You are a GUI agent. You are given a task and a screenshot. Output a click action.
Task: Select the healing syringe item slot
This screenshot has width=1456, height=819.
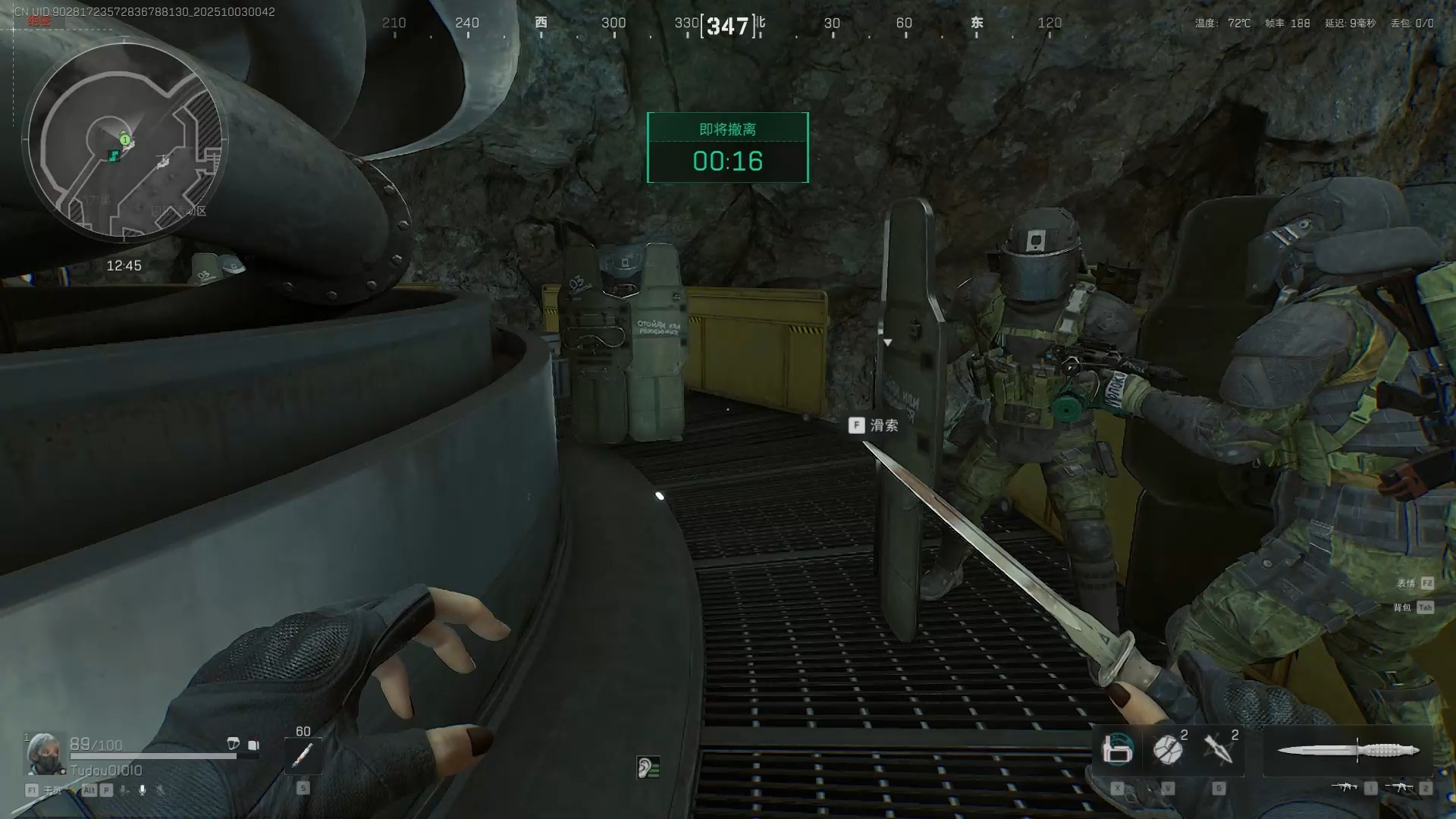303,755
